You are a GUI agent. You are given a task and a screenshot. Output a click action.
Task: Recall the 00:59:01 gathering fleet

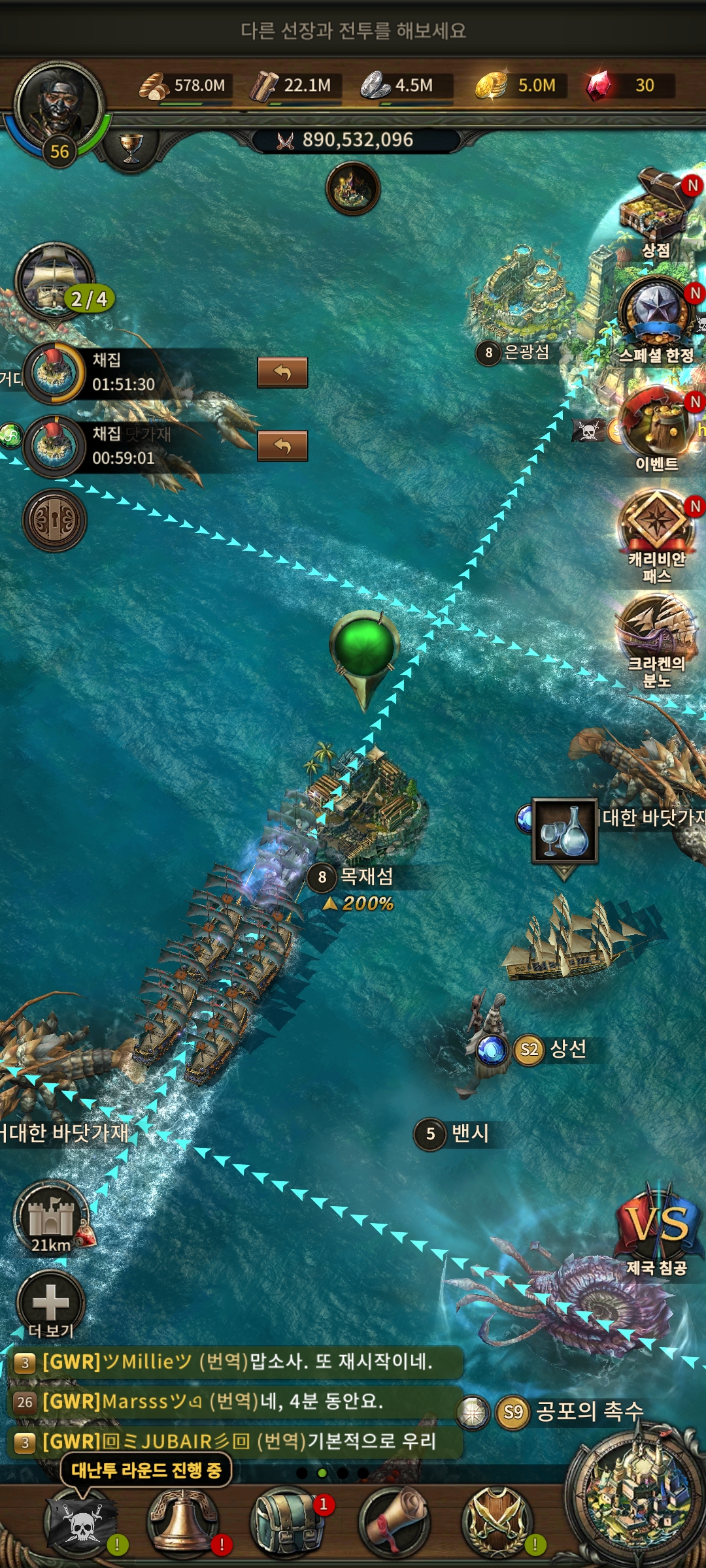click(282, 446)
